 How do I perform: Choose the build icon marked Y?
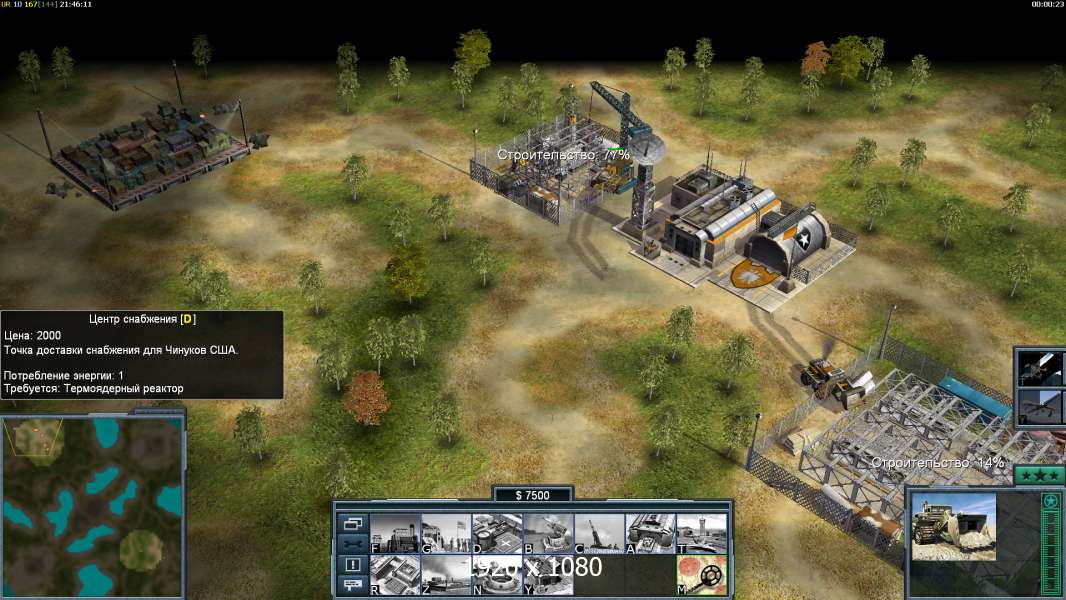click(x=548, y=574)
